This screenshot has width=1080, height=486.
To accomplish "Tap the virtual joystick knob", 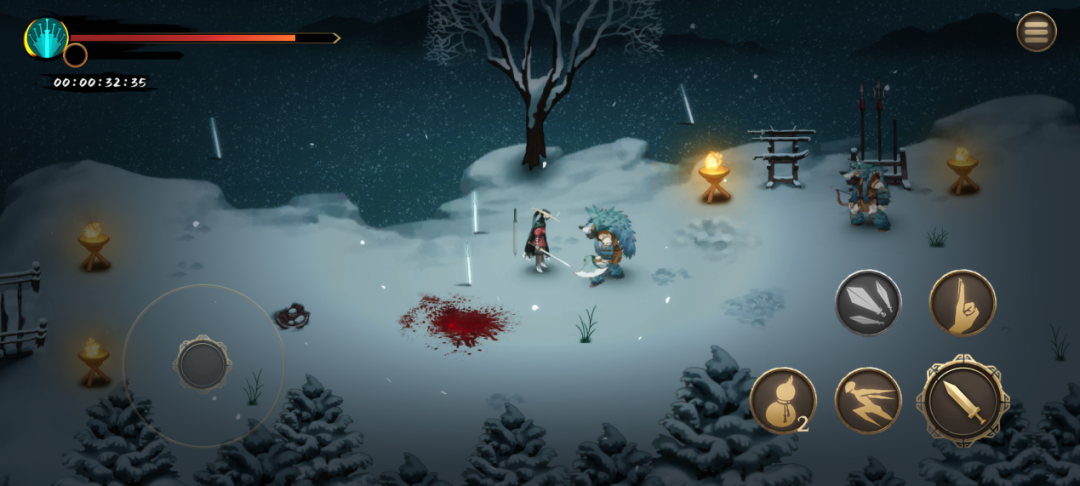I will (x=203, y=363).
